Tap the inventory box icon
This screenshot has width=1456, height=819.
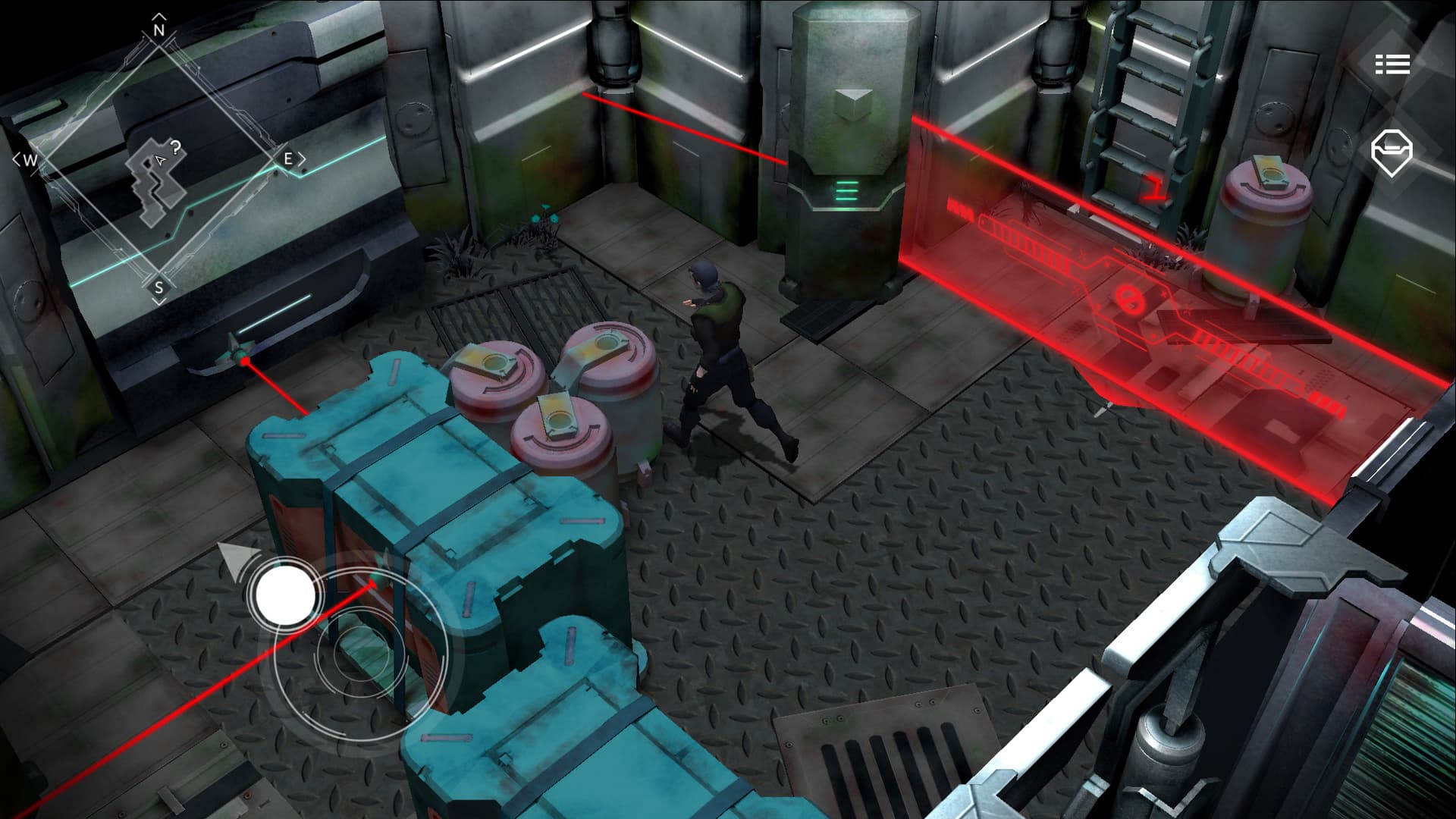(x=1392, y=152)
